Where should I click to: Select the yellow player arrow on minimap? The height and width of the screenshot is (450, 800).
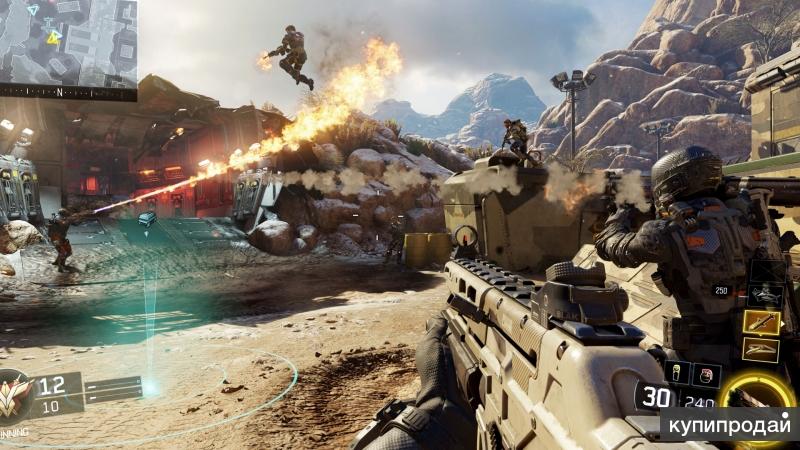coord(54,37)
